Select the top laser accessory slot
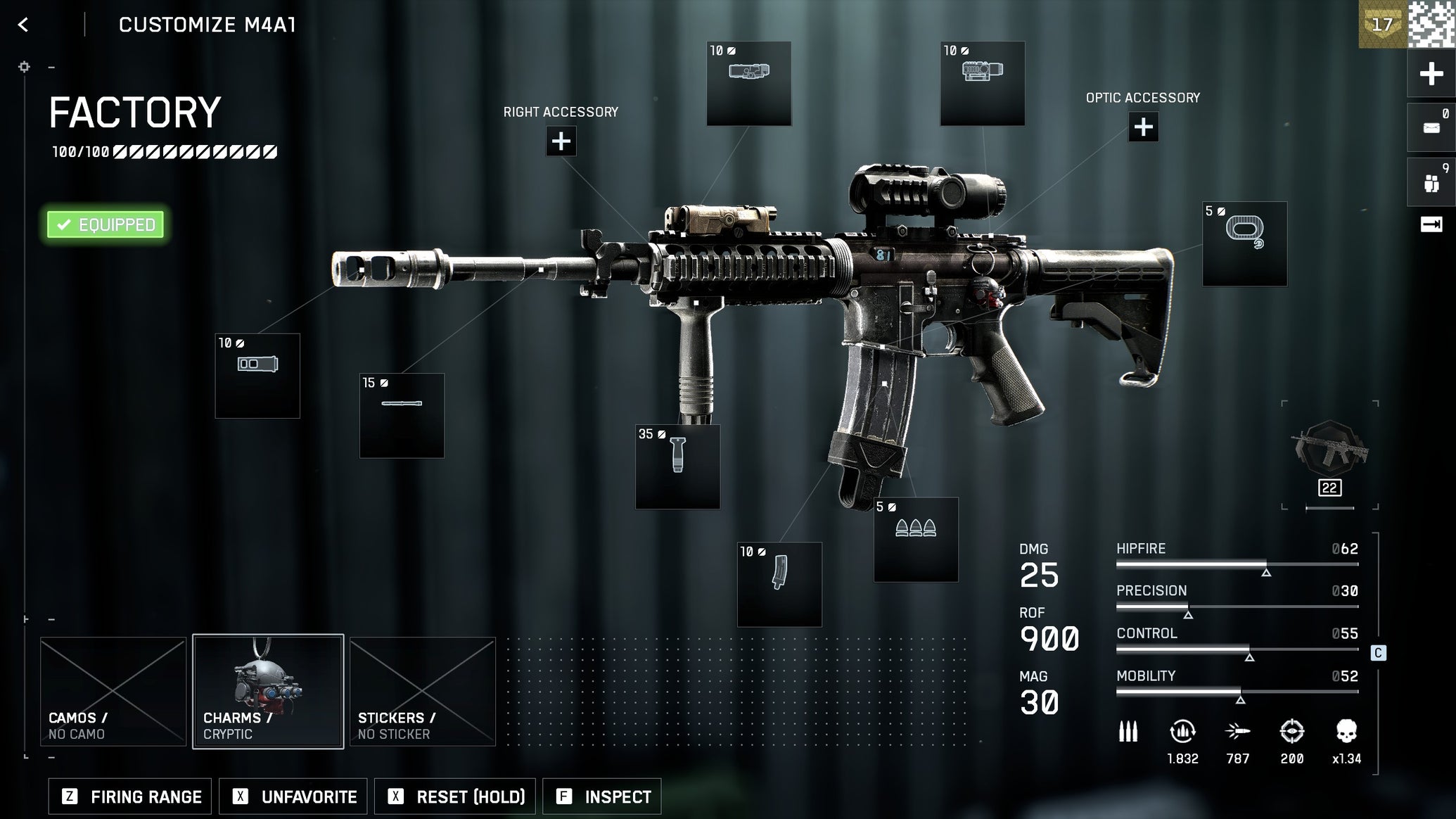 [x=748, y=84]
